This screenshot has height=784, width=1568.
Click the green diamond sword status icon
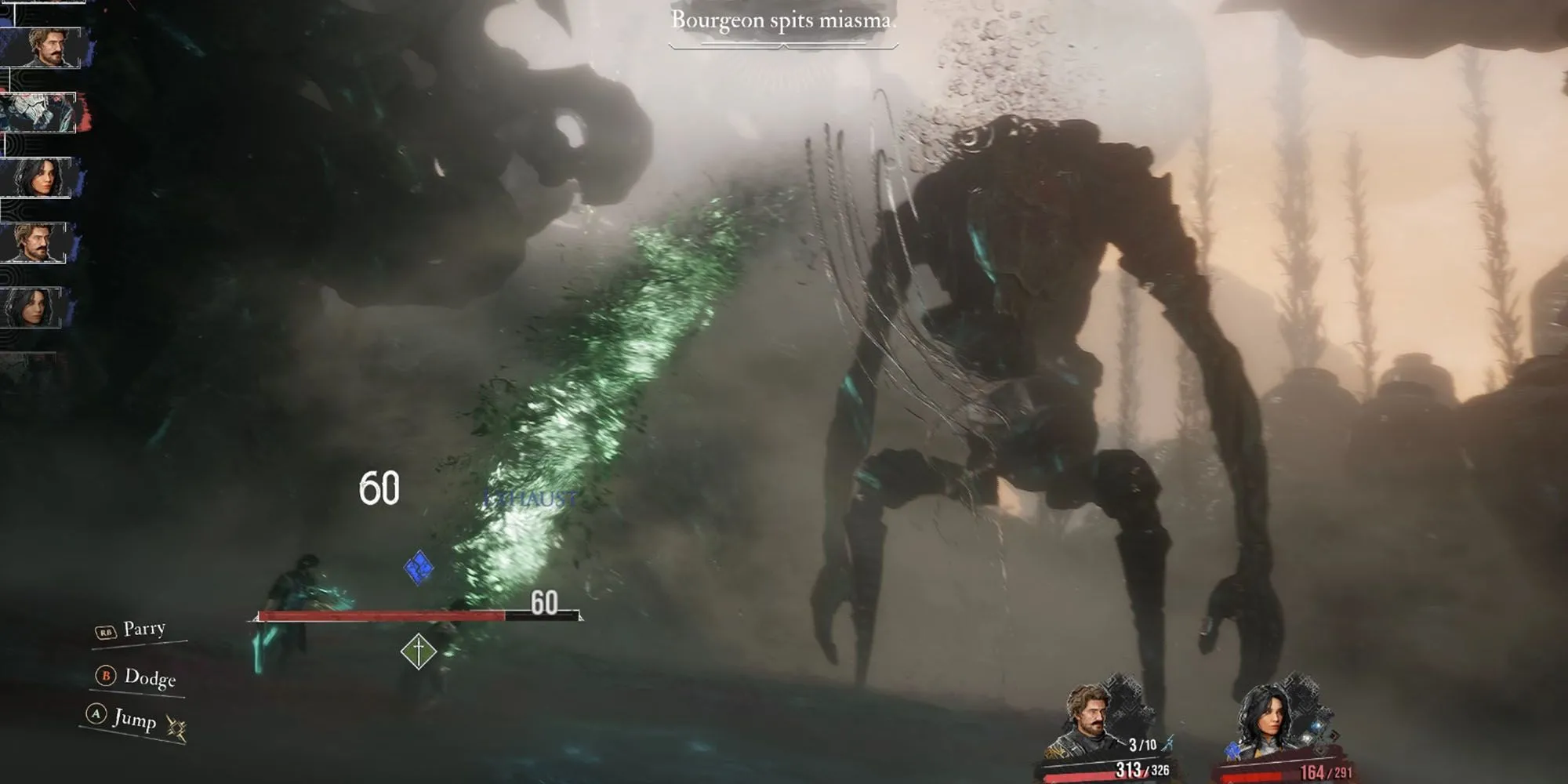419,651
